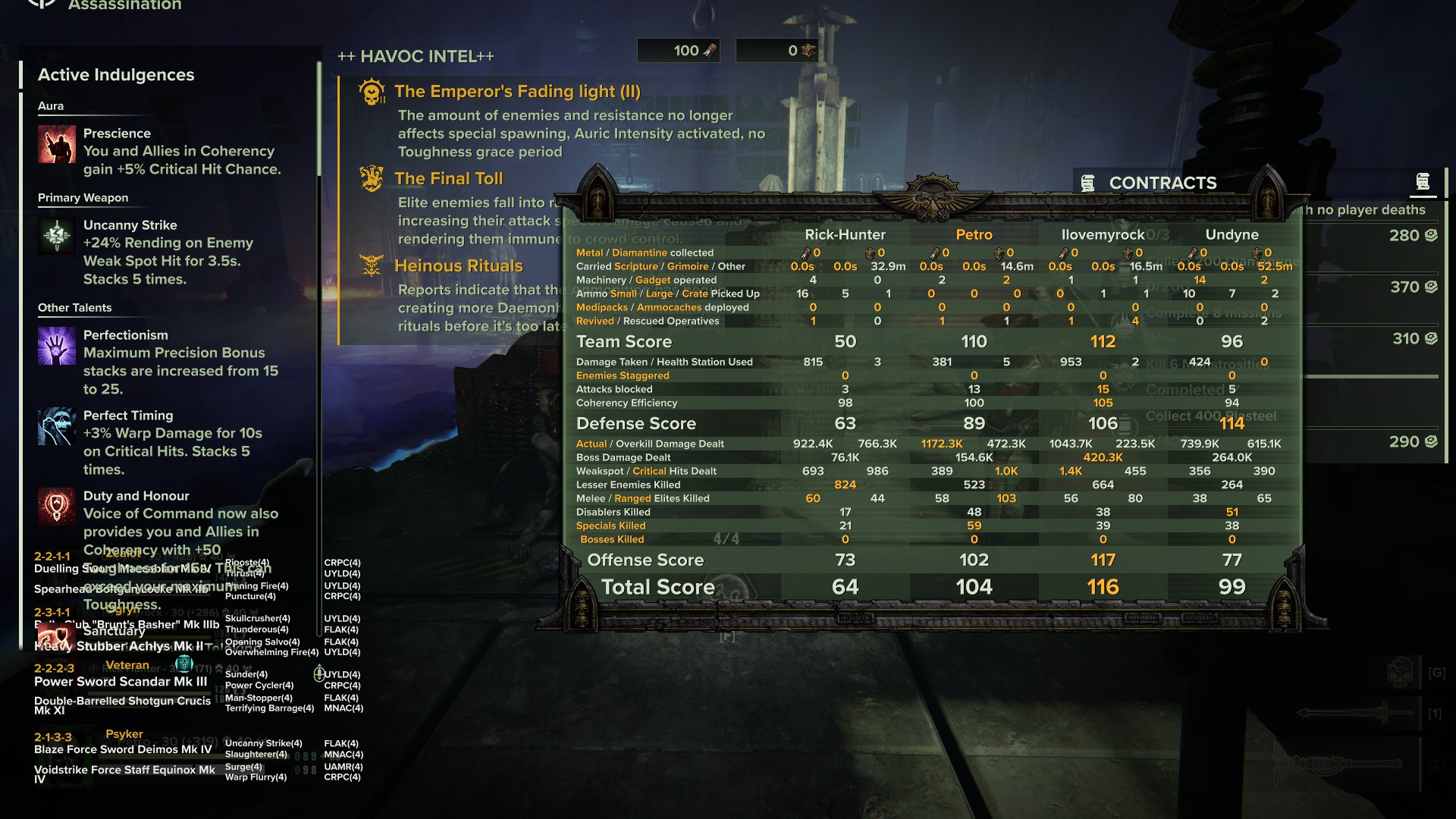Open the Contracts panel header
This screenshot has height=819, width=1456.
1162,183
